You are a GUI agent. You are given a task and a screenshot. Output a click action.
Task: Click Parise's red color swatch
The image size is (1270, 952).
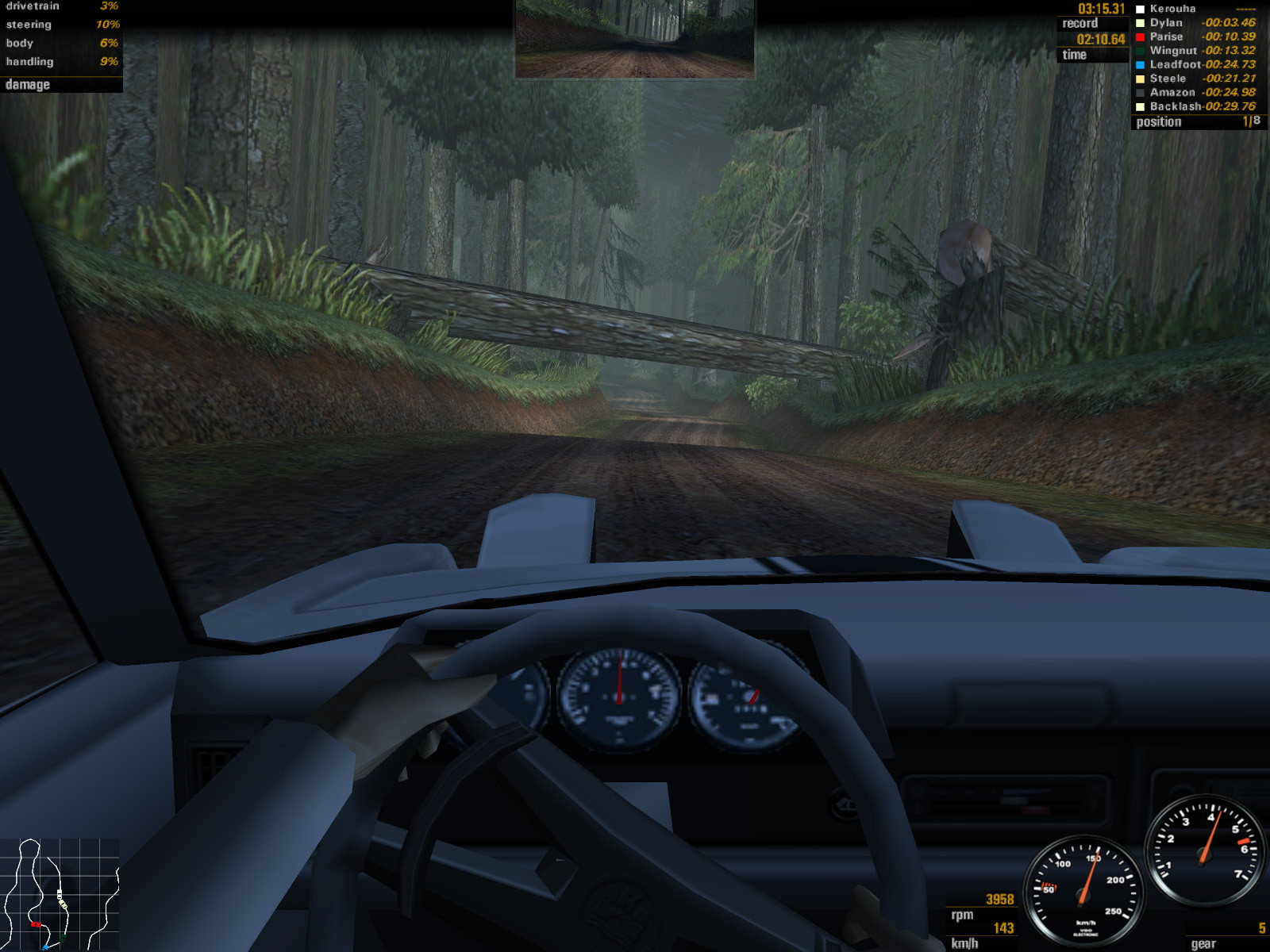tap(1141, 36)
